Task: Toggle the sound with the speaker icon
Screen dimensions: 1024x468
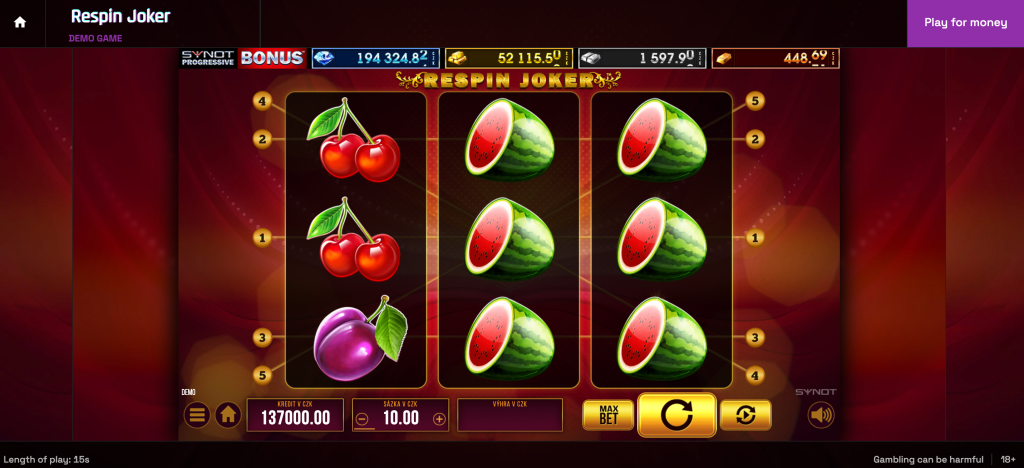Action: [x=821, y=415]
